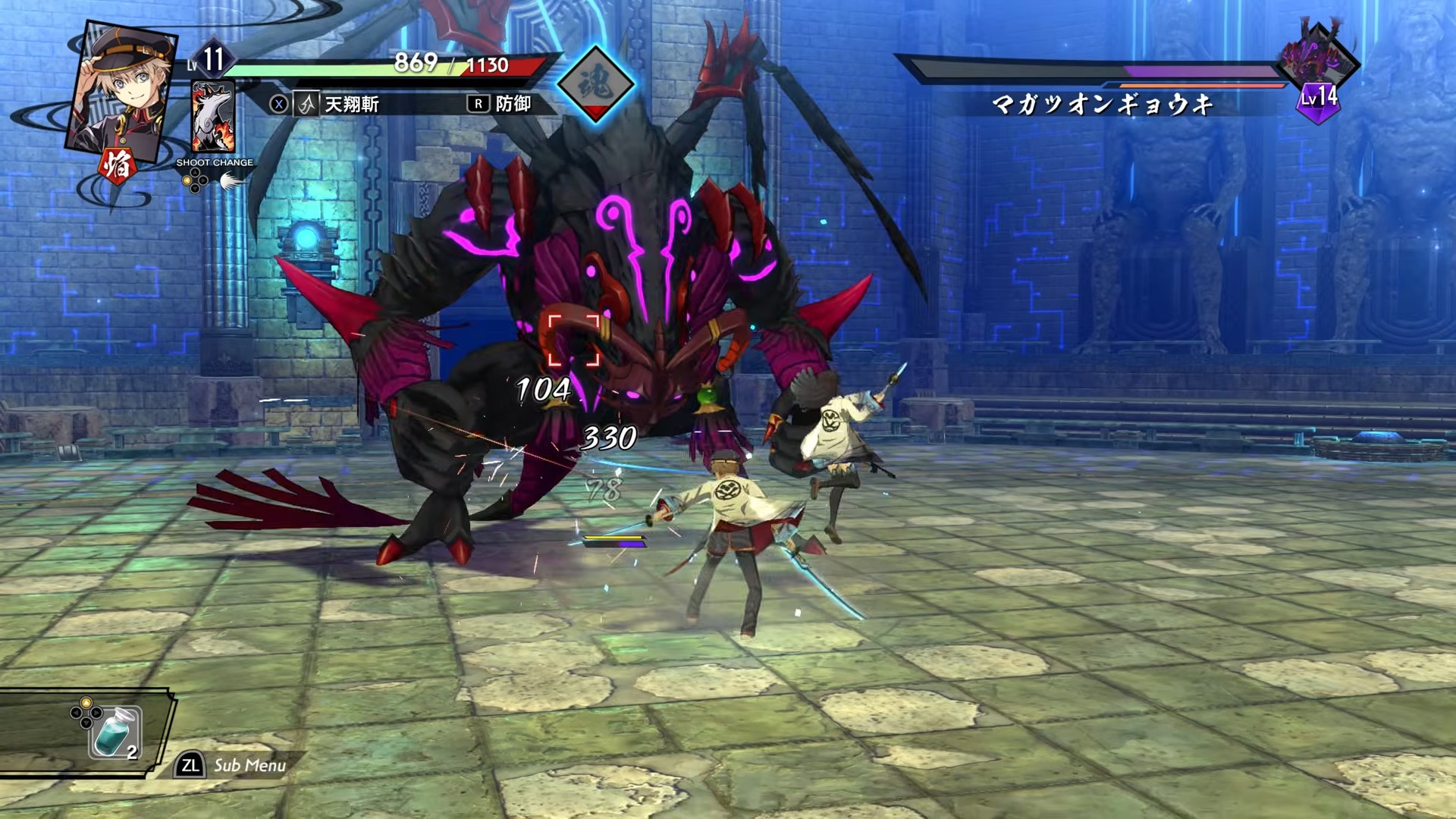
Task: Open the Sub Menu
Action: pyautogui.click(x=234, y=765)
